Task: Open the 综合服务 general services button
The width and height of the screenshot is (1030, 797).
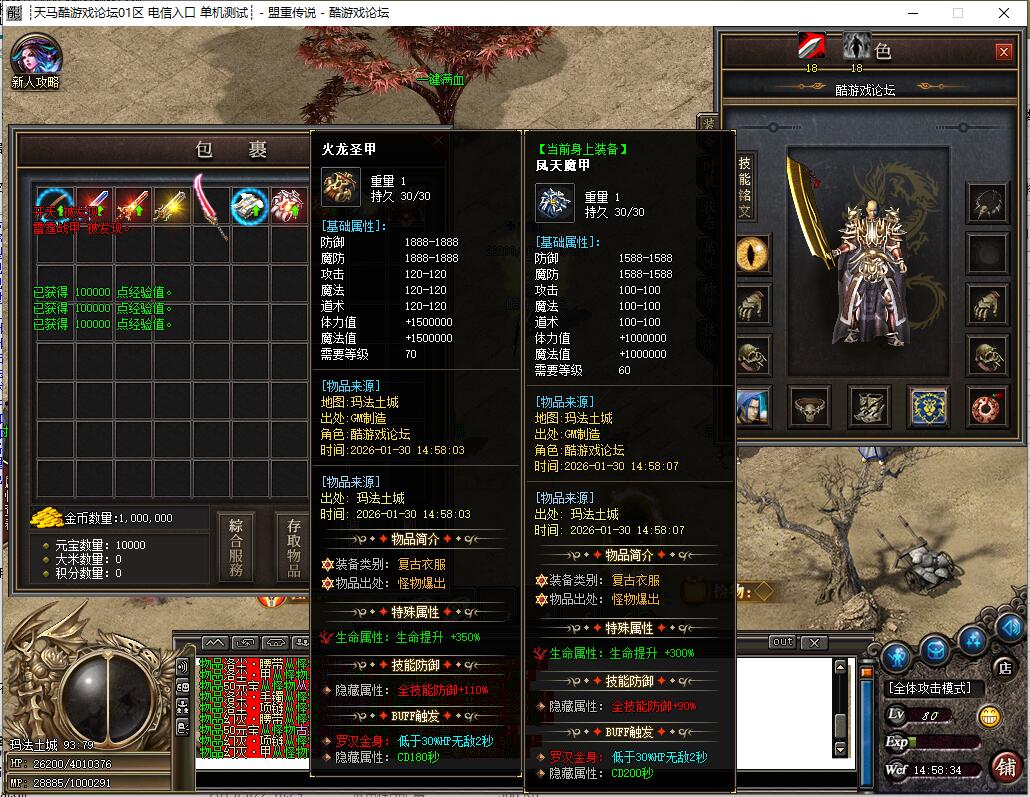Action: tap(236, 547)
